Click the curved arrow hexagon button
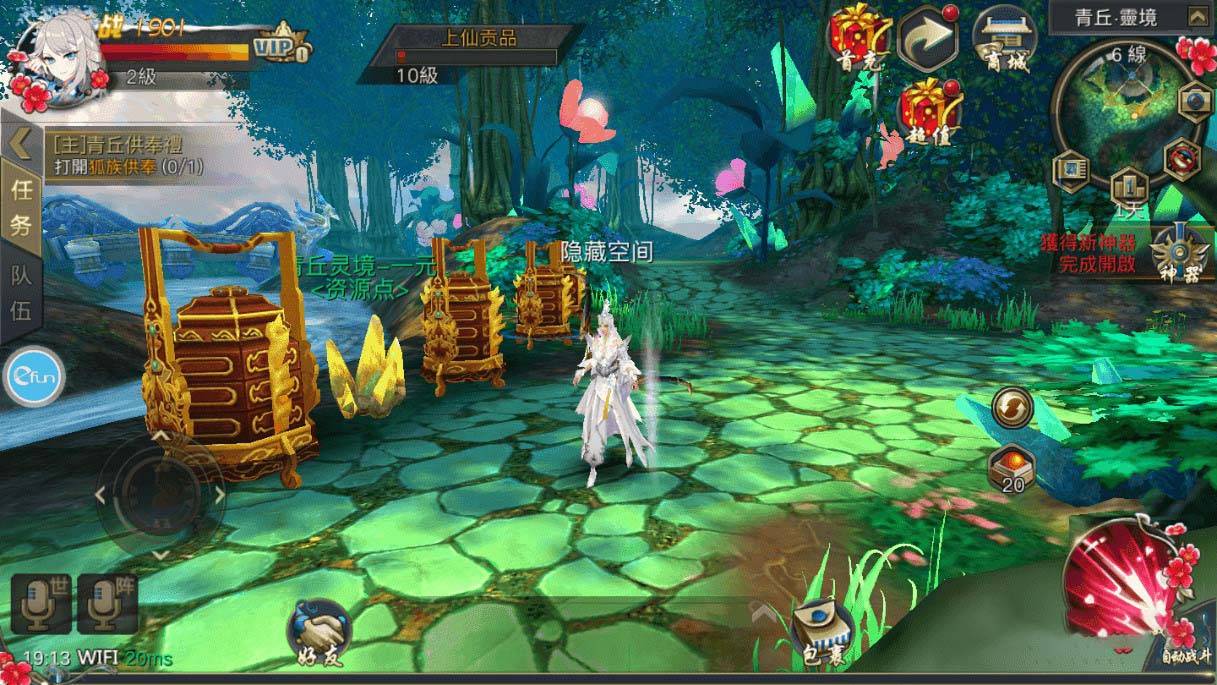Image resolution: width=1217 pixels, height=685 pixels. tap(929, 38)
